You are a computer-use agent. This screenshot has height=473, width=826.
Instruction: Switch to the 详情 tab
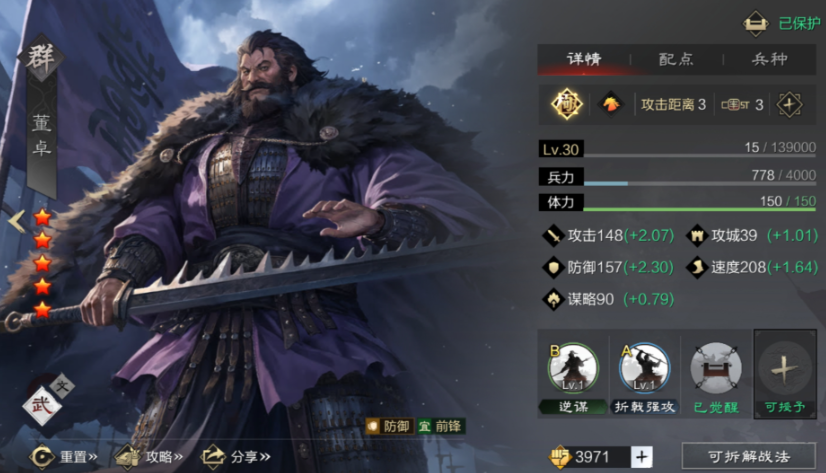tap(583, 59)
